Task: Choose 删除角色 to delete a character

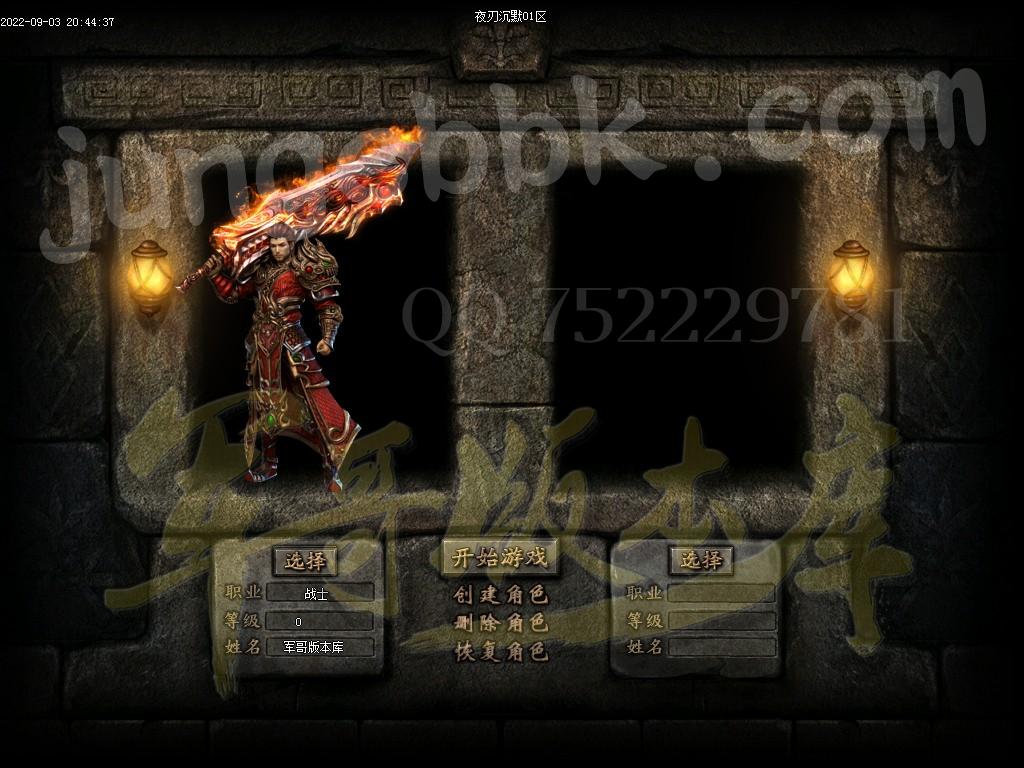Action: tap(500, 623)
